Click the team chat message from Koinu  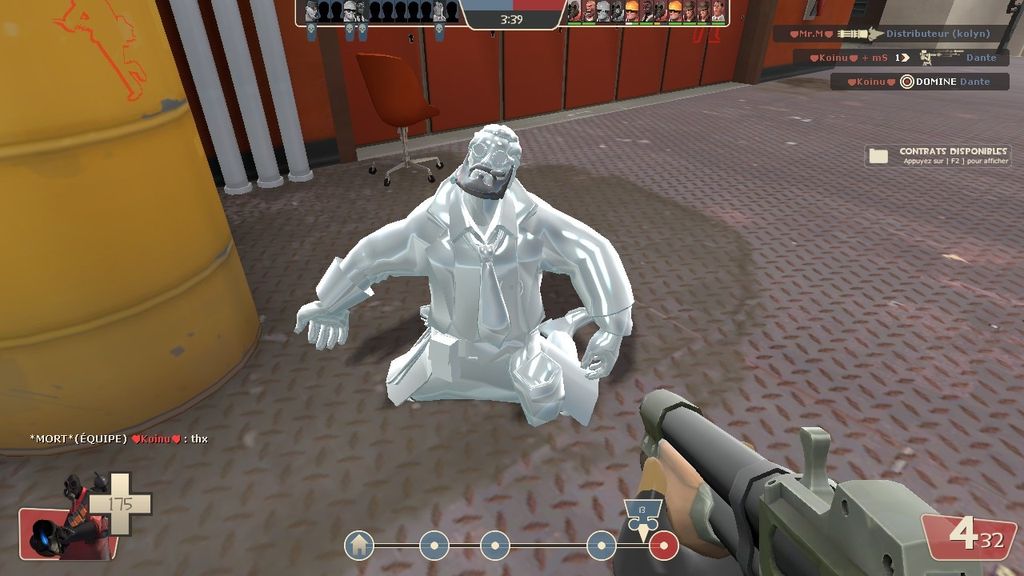119,439
